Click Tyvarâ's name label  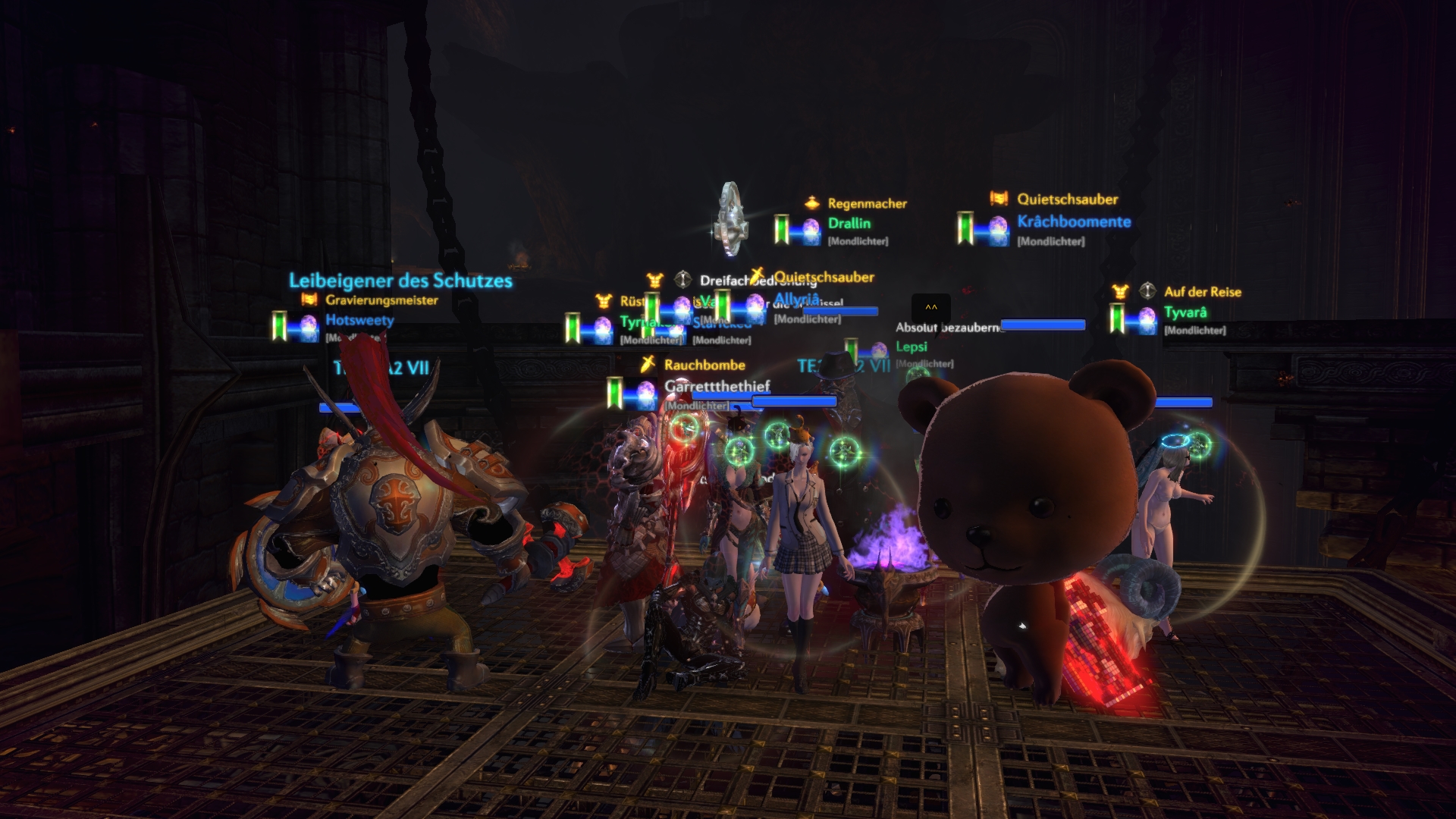pos(1185,312)
